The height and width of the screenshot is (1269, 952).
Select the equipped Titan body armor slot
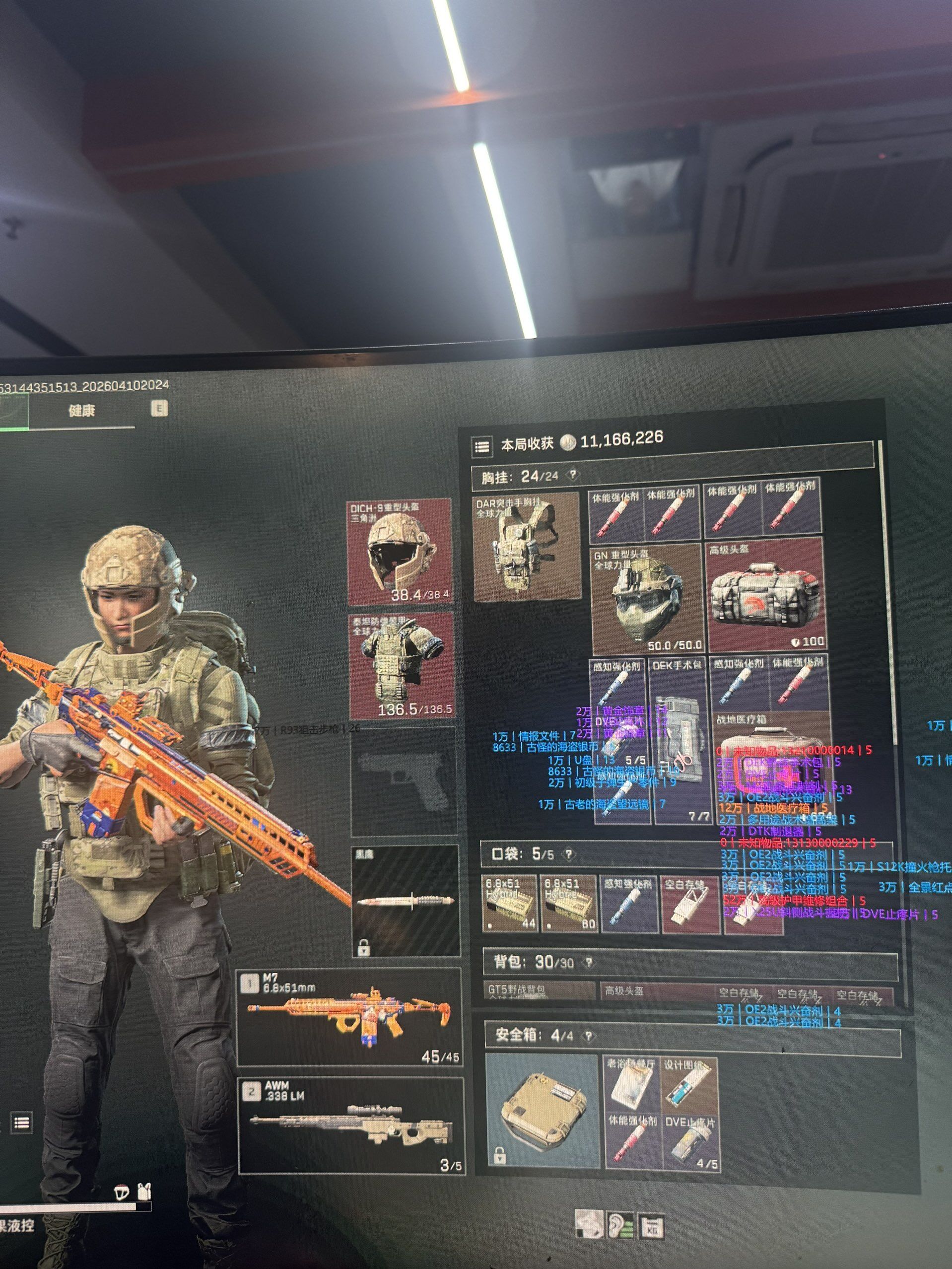tap(402, 666)
